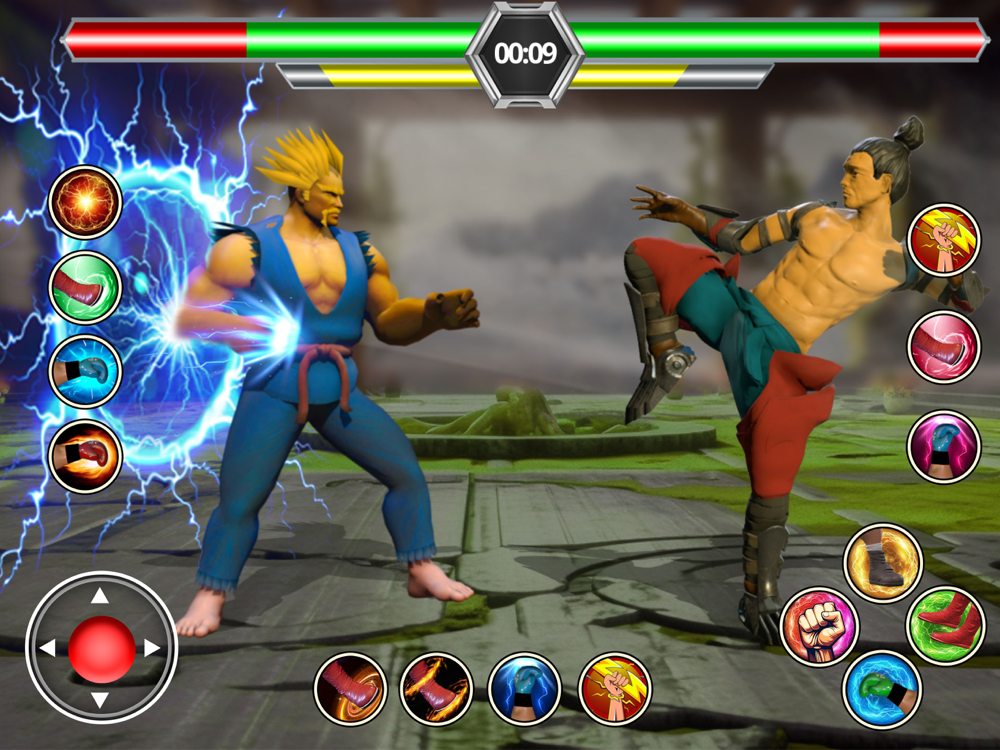Click the joystick's up arrow
The height and width of the screenshot is (750, 1000).
tap(101, 597)
